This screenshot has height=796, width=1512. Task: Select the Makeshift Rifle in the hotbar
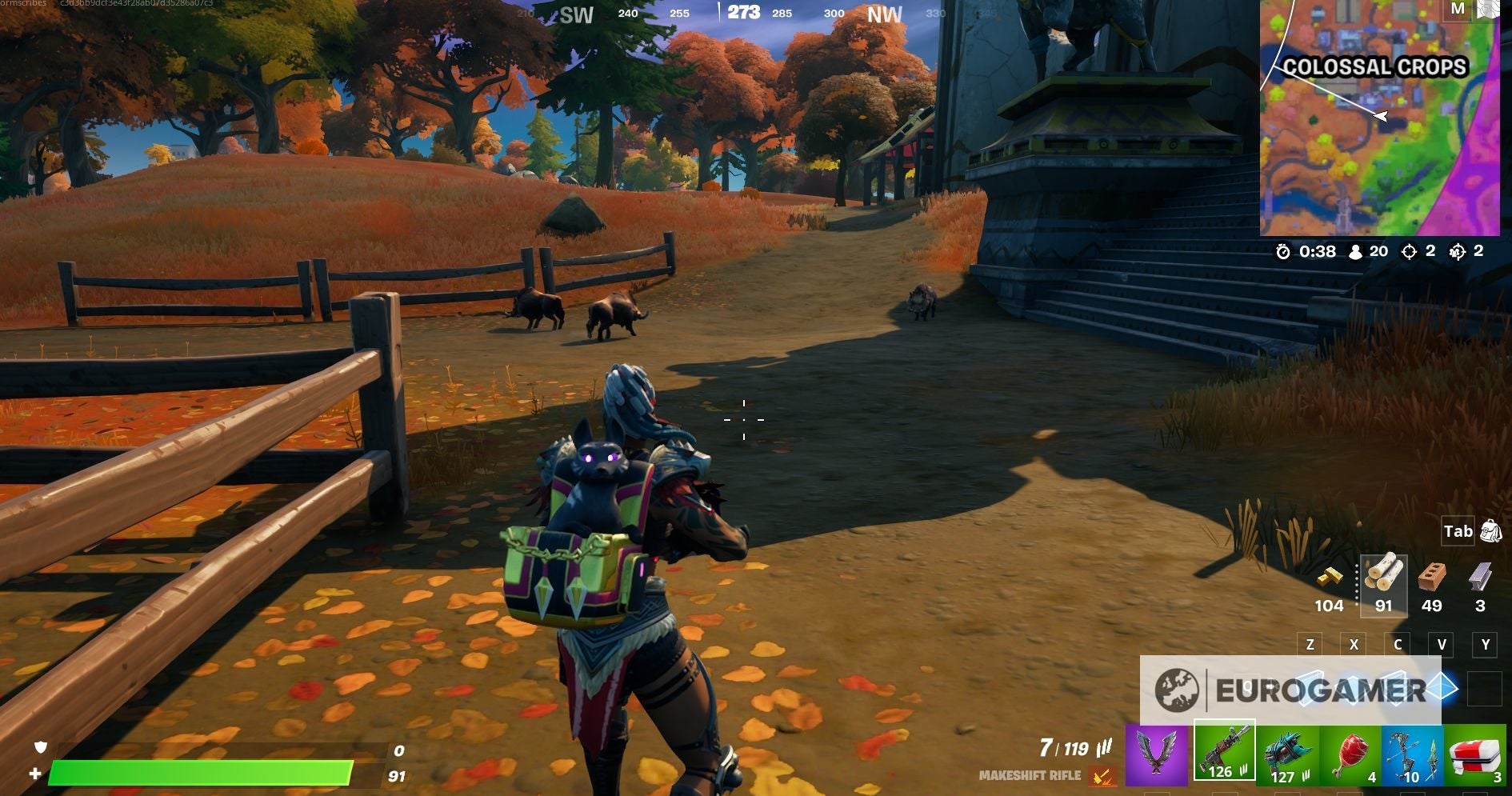coord(1222,756)
